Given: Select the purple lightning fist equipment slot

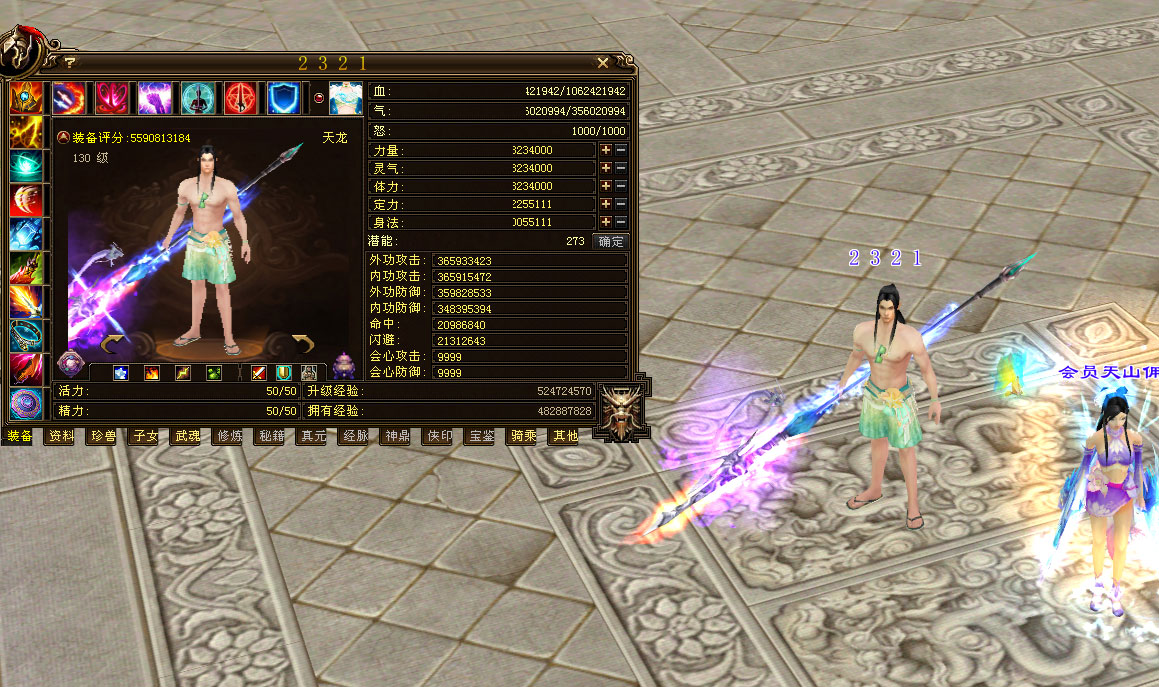Looking at the screenshot, I should 154,98.
